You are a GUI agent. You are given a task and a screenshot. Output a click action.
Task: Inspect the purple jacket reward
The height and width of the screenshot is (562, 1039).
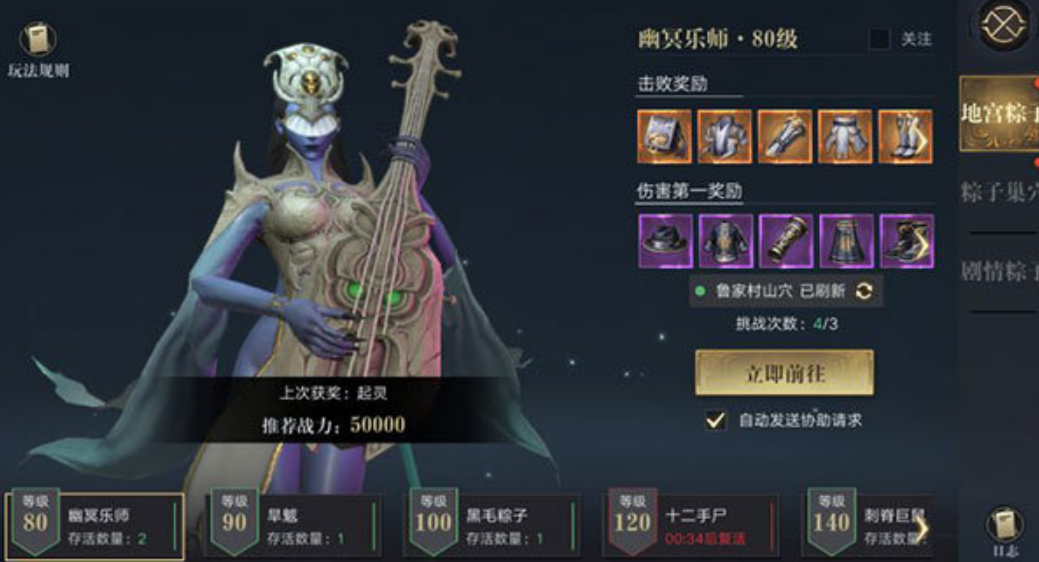click(725, 240)
